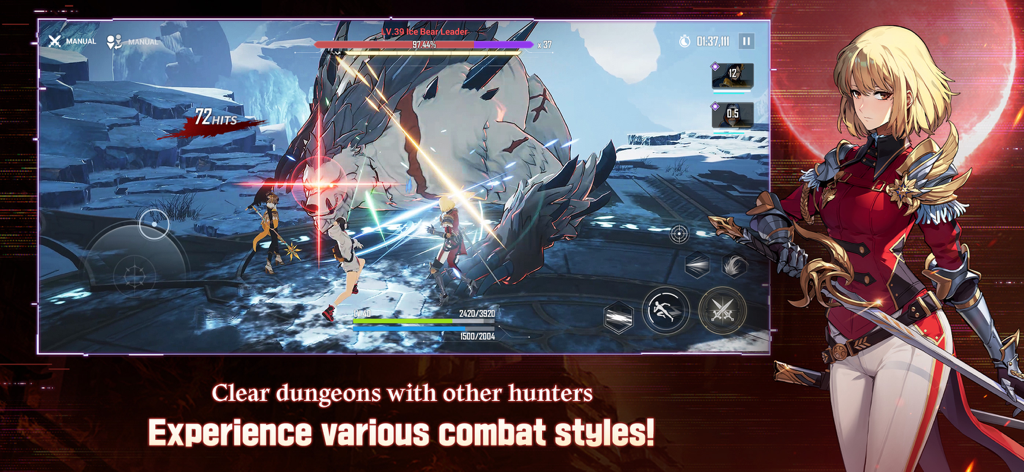Use the claw swipe skill hexagon
The height and width of the screenshot is (472, 1024).
coord(735,265)
